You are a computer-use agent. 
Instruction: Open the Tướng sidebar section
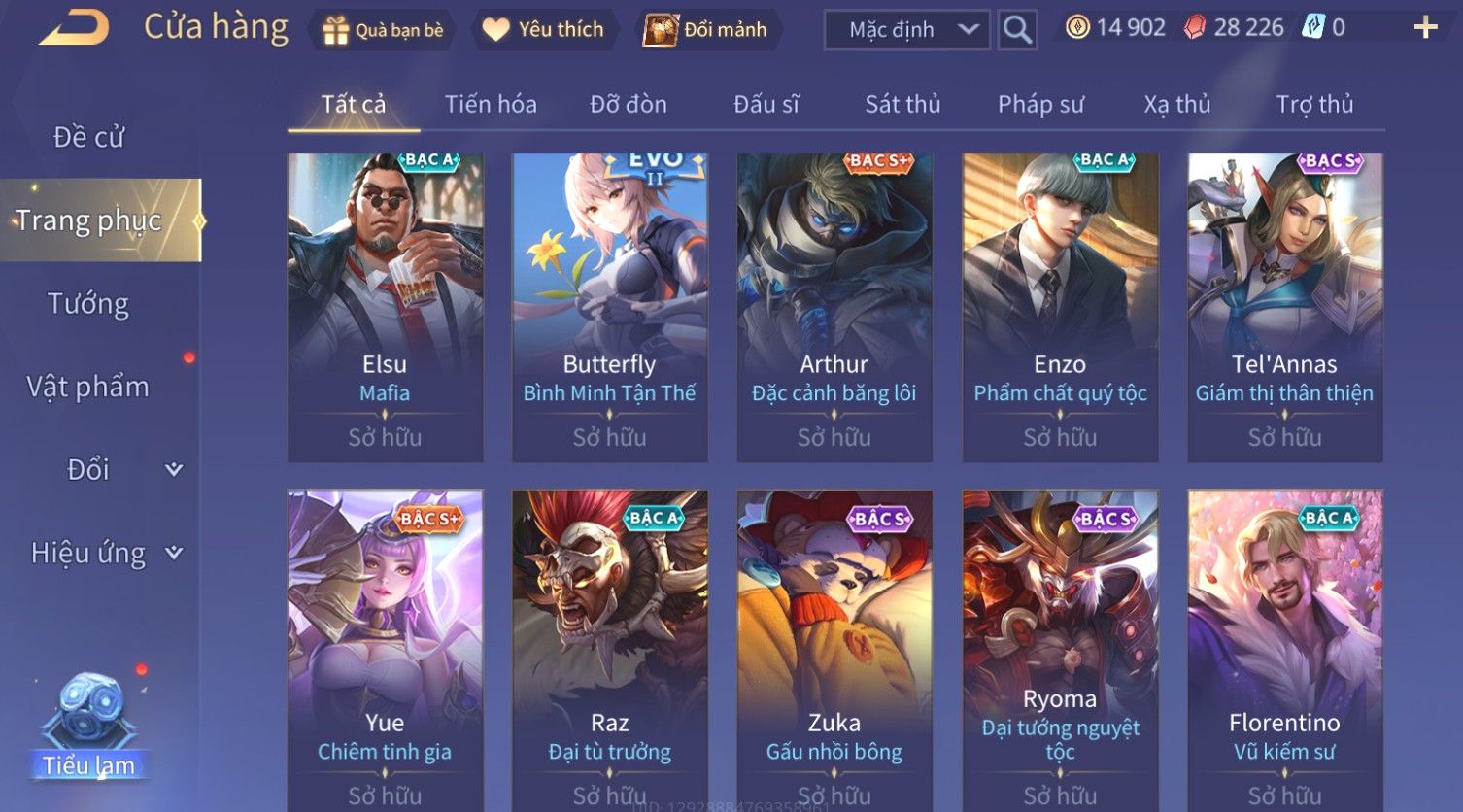(88, 304)
